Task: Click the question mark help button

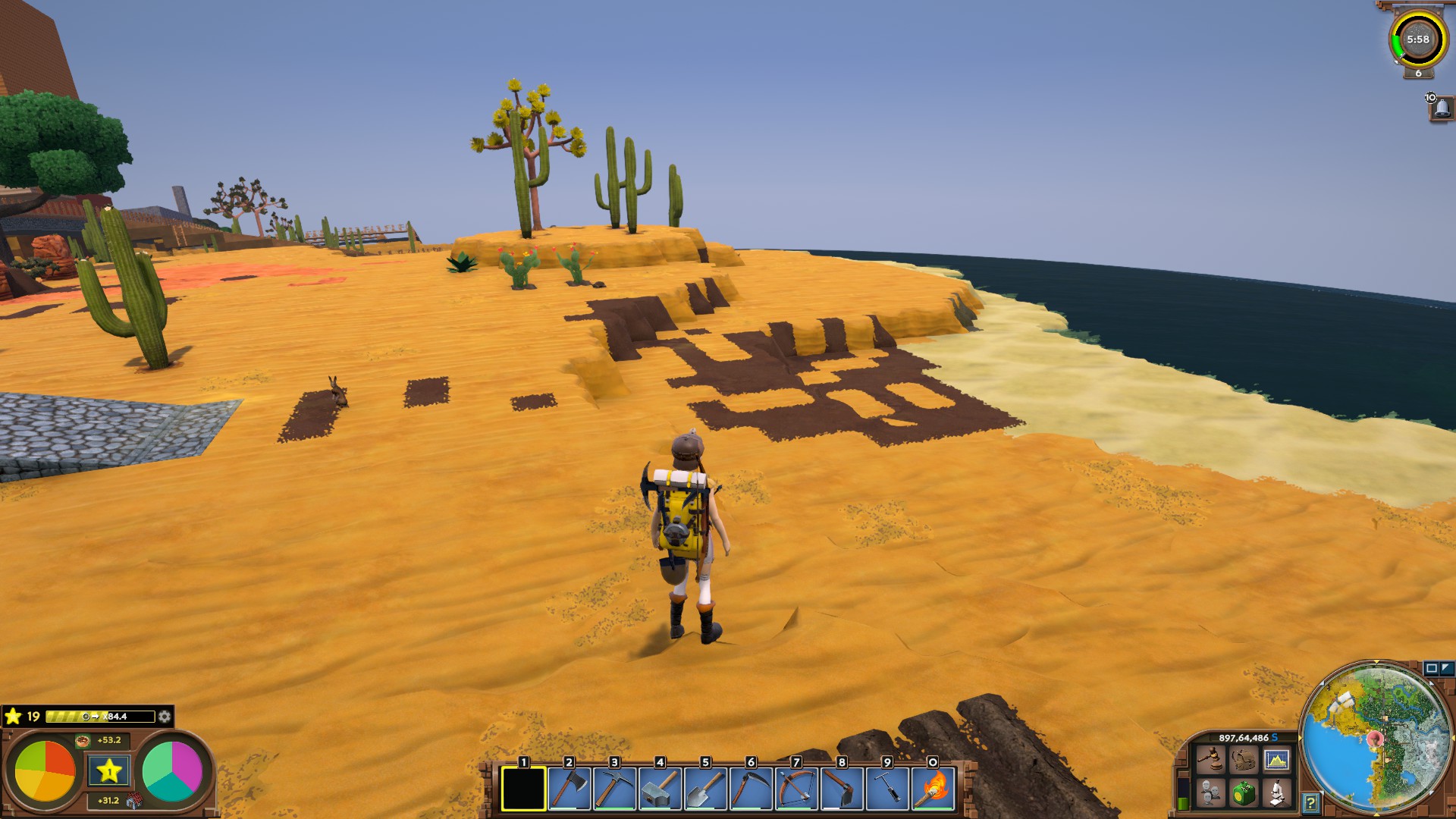Action: click(1310, 802)
